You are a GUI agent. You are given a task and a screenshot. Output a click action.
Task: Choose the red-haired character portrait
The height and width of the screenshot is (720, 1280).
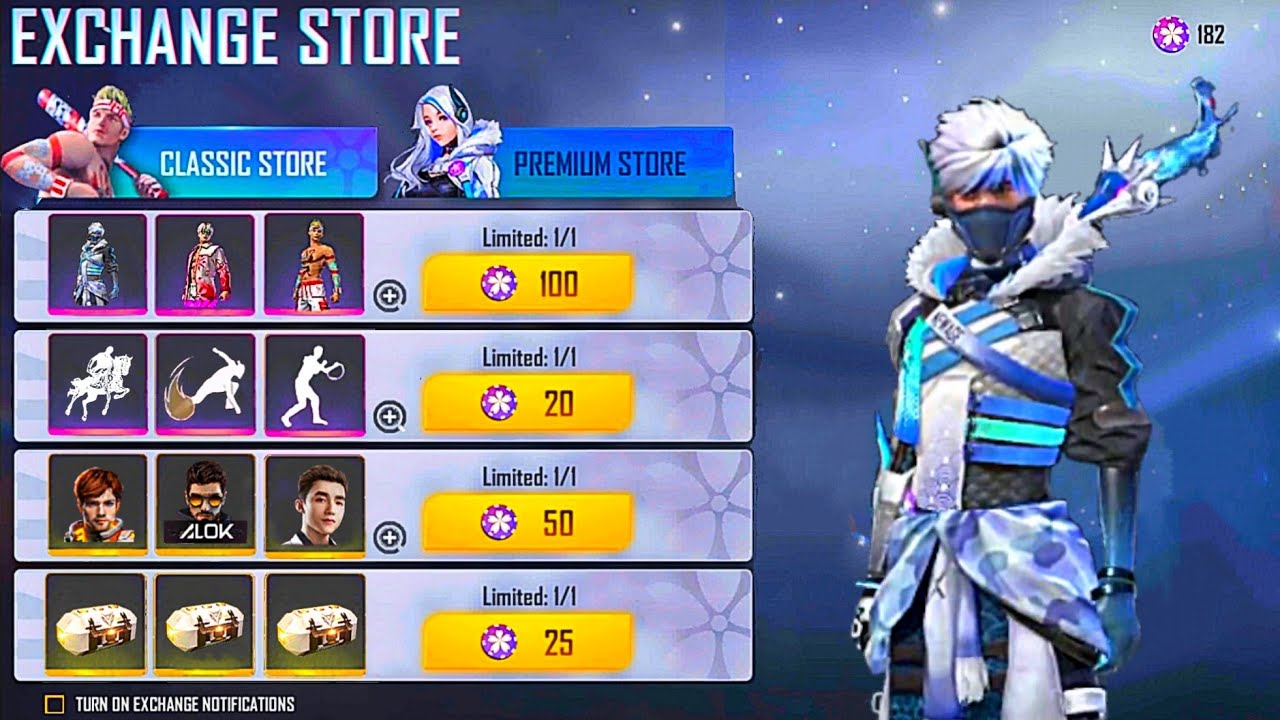tap(97, 504)
